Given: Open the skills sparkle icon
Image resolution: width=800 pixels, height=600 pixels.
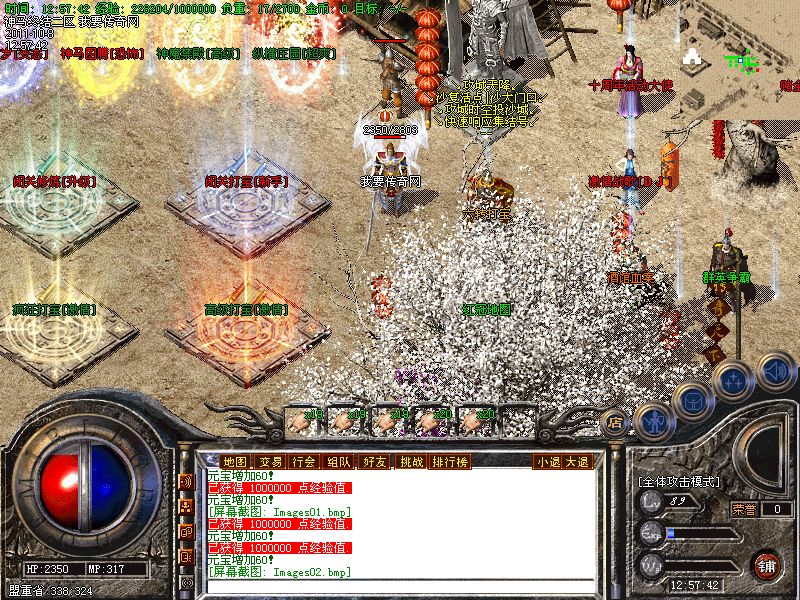Looking at the screenshot, I should pos(733,380).
